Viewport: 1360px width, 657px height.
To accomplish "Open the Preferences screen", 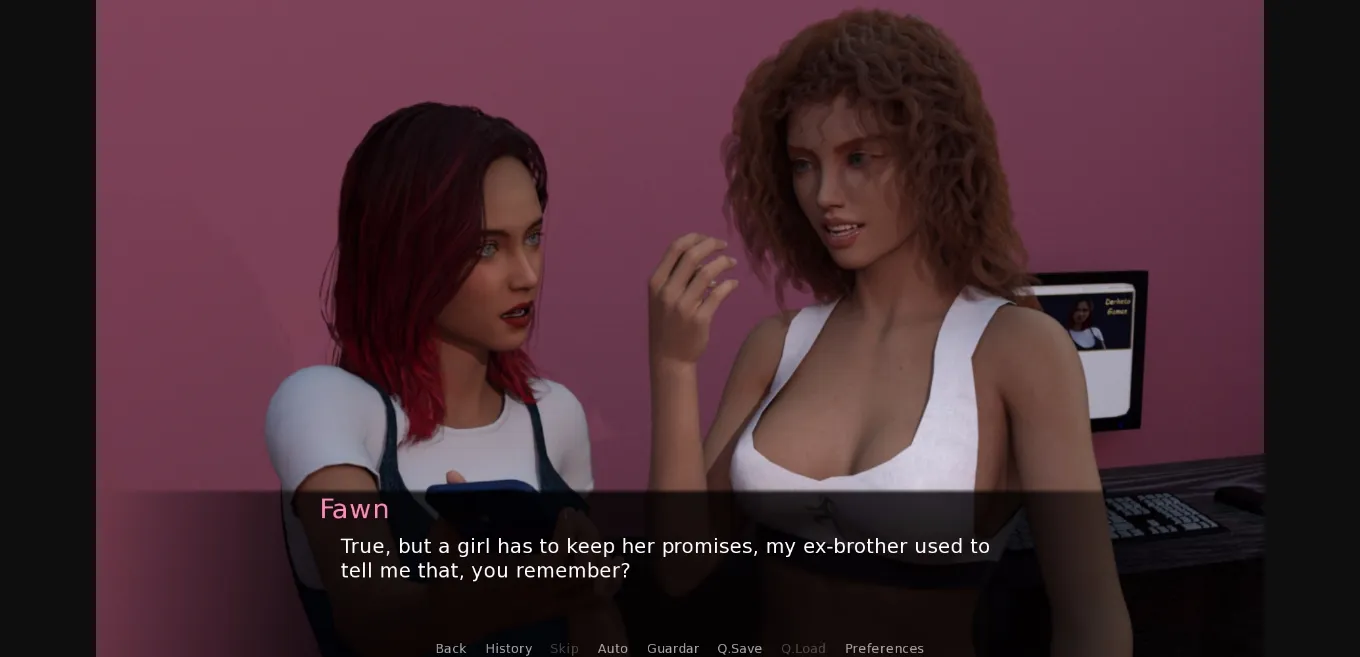I will [x=884, y=648].
